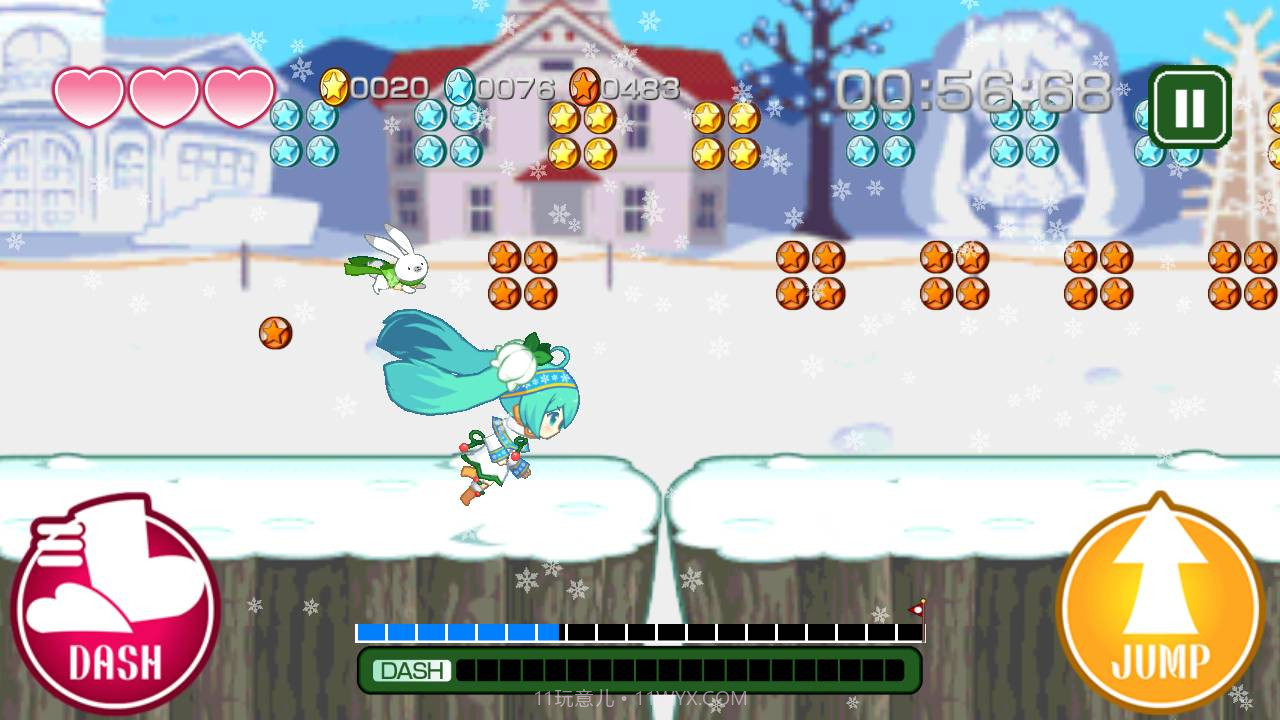
Task: Select the yellow star coin counter icon
Action: pos(337,87)
